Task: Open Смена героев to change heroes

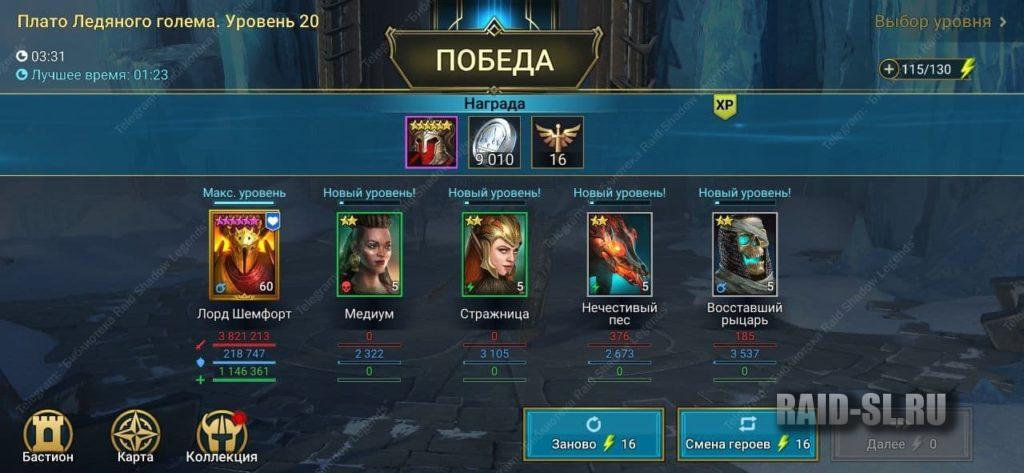Action: [746, 434]
